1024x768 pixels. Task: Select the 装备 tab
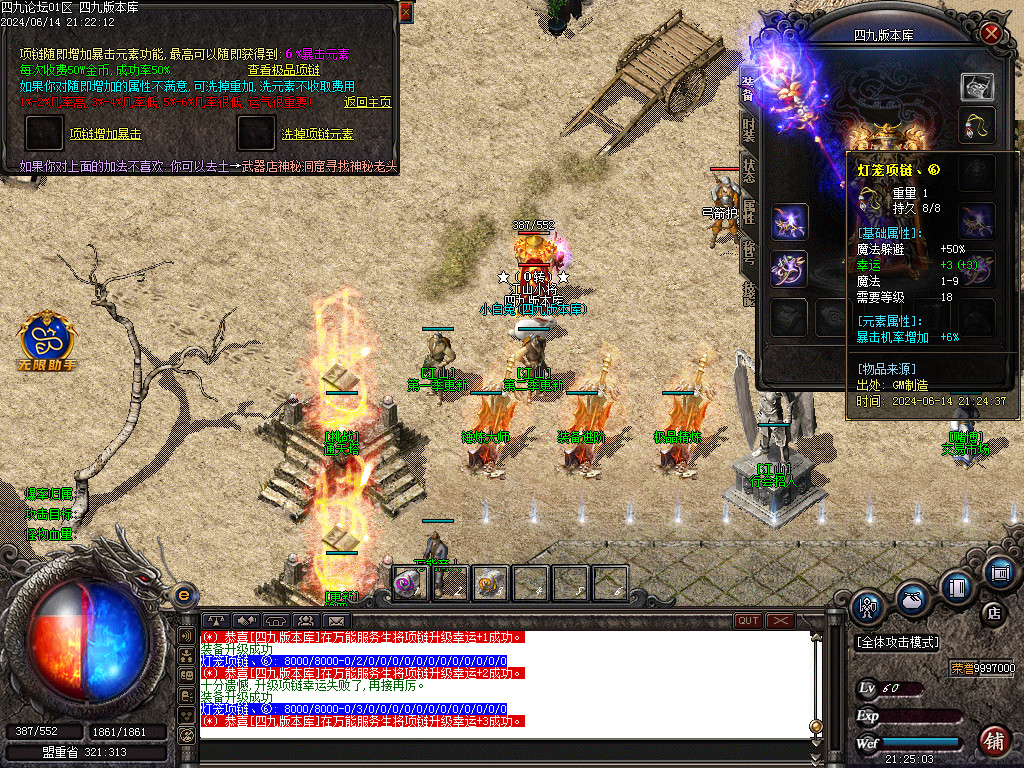748,86
